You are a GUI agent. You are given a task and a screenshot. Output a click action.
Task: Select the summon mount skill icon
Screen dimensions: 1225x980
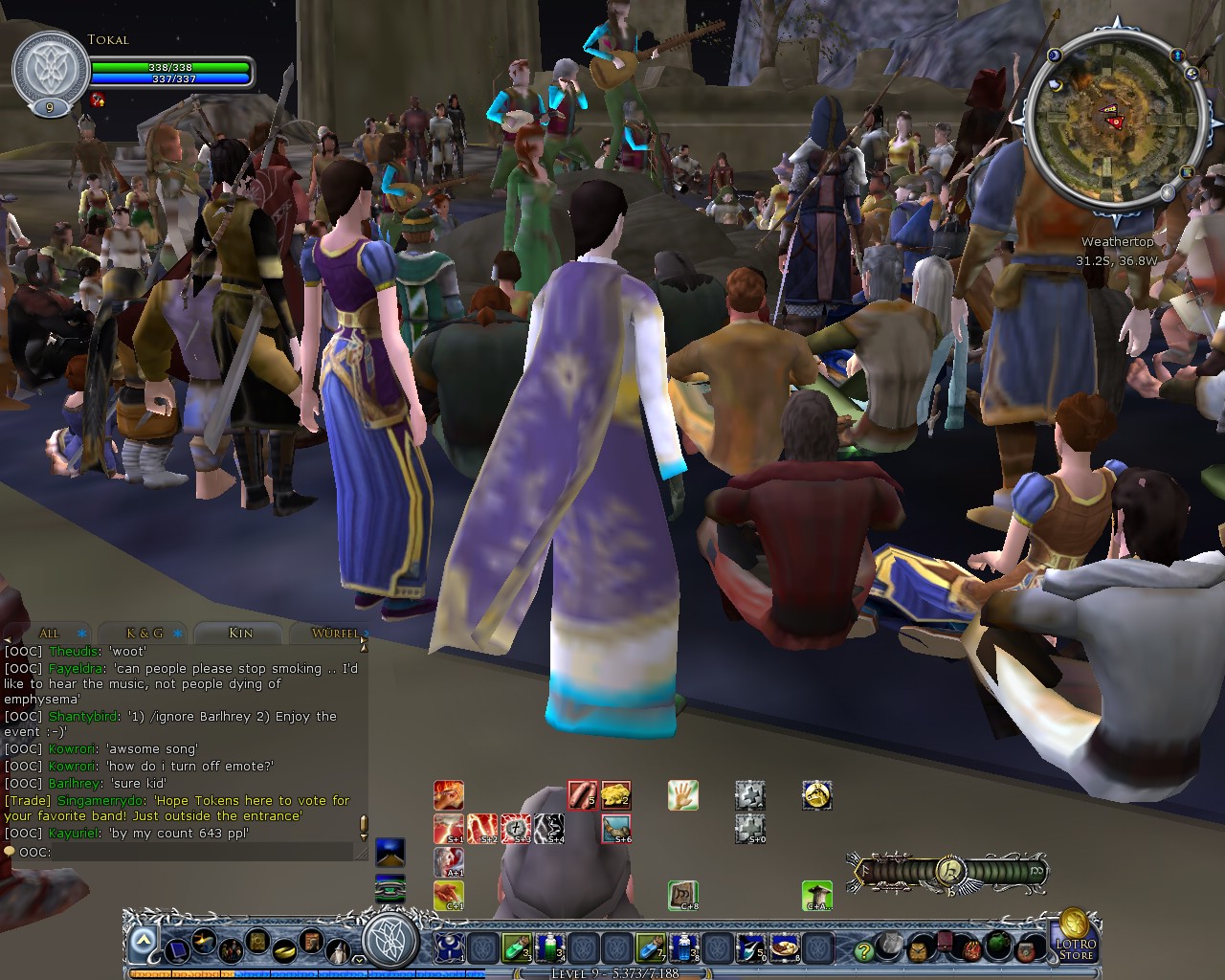(x=816, y=796)
